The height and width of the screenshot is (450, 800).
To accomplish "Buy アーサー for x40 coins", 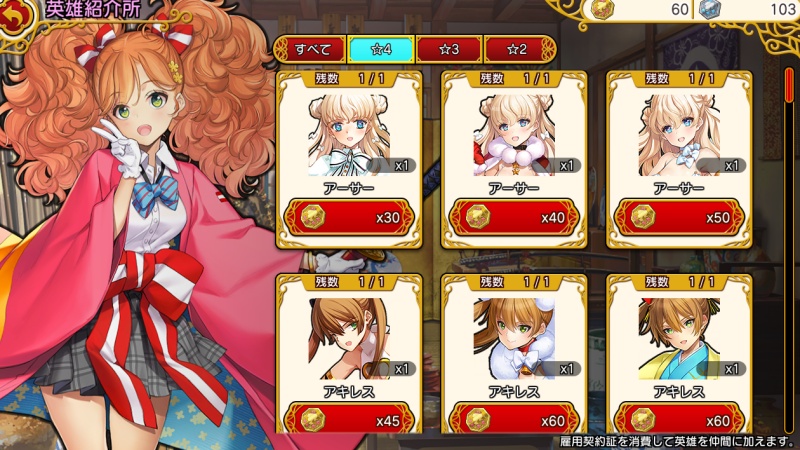I will 511,216.
